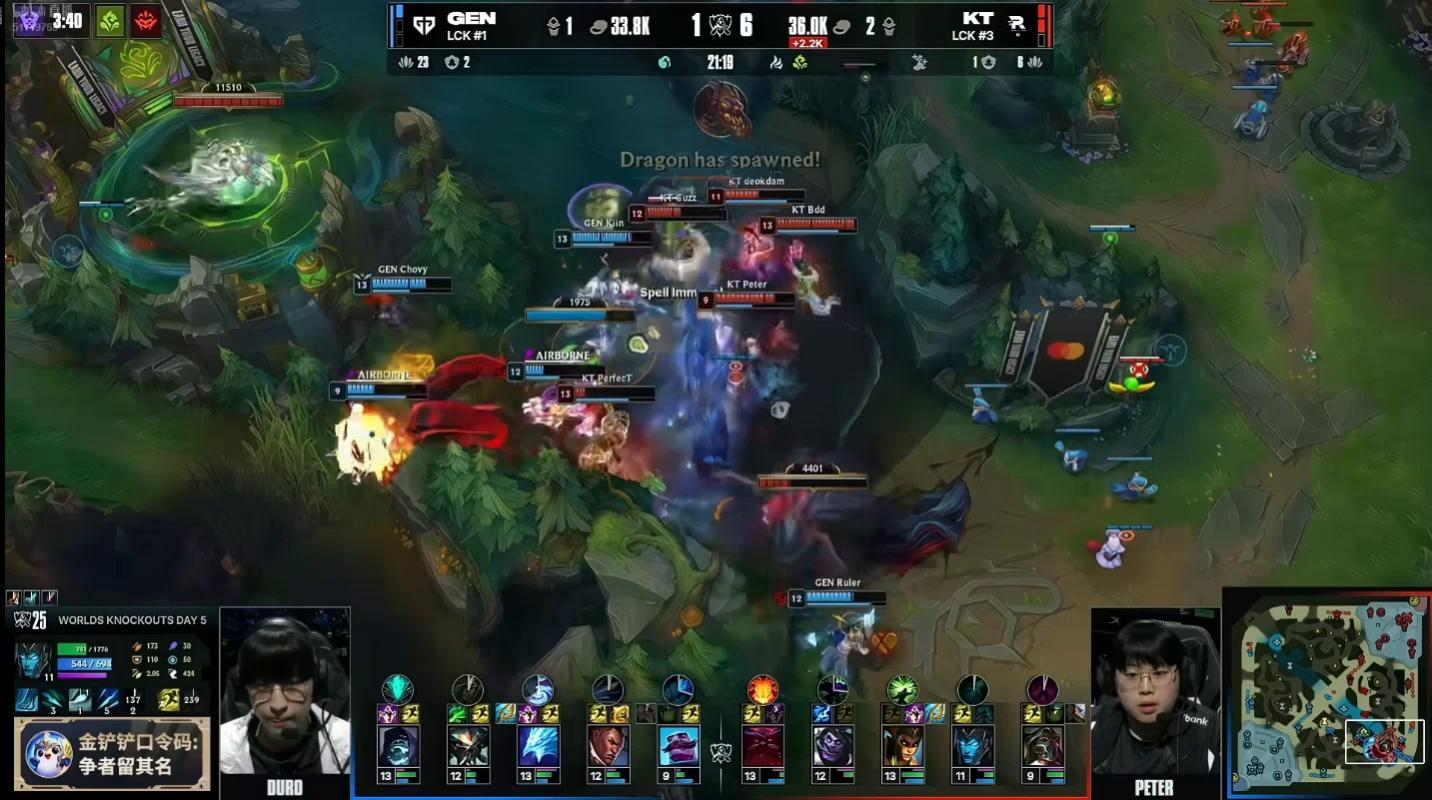The height and width of the screenshot is (800, 1432).
Task: Select Anivia's champion portrait
Action: tap(538, 746)
